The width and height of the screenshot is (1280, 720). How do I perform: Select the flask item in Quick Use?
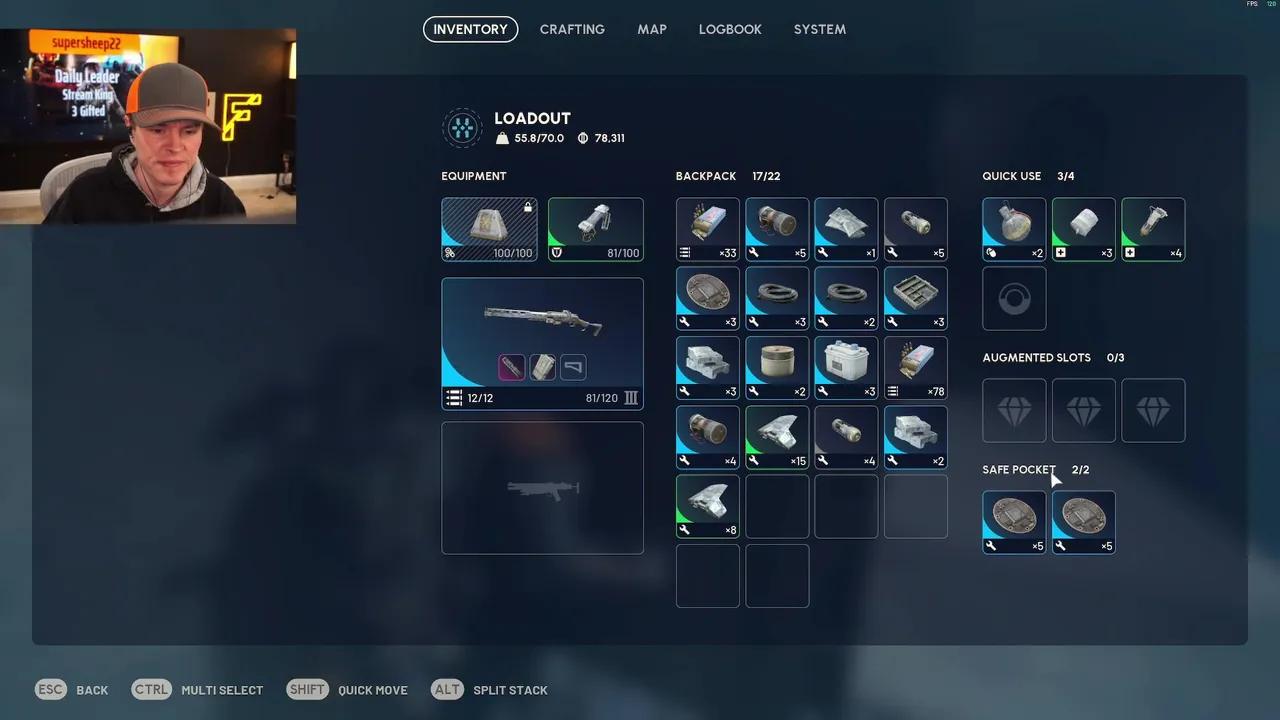(1014, 225)
